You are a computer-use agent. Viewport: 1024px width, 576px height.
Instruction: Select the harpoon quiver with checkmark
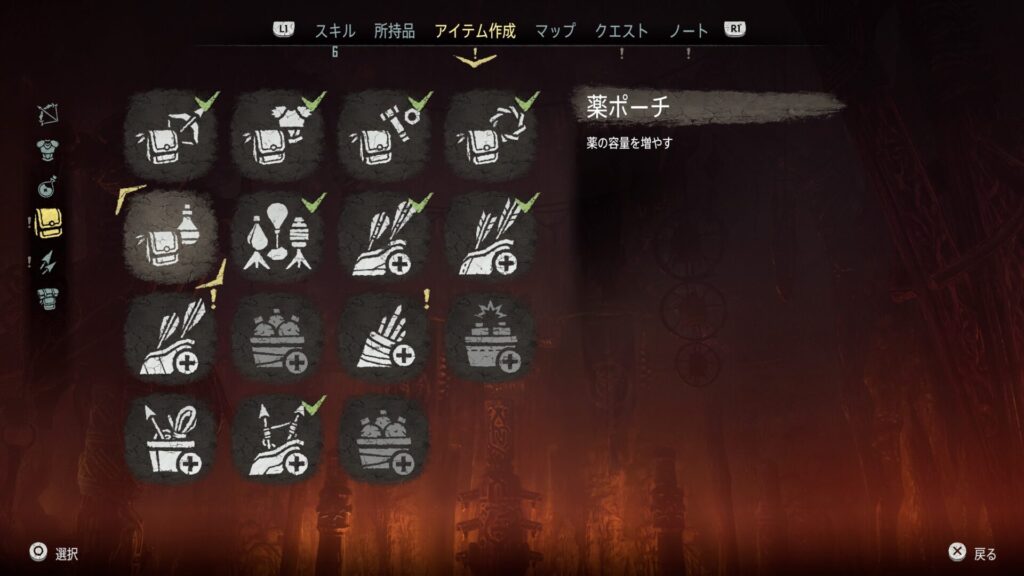277,439
